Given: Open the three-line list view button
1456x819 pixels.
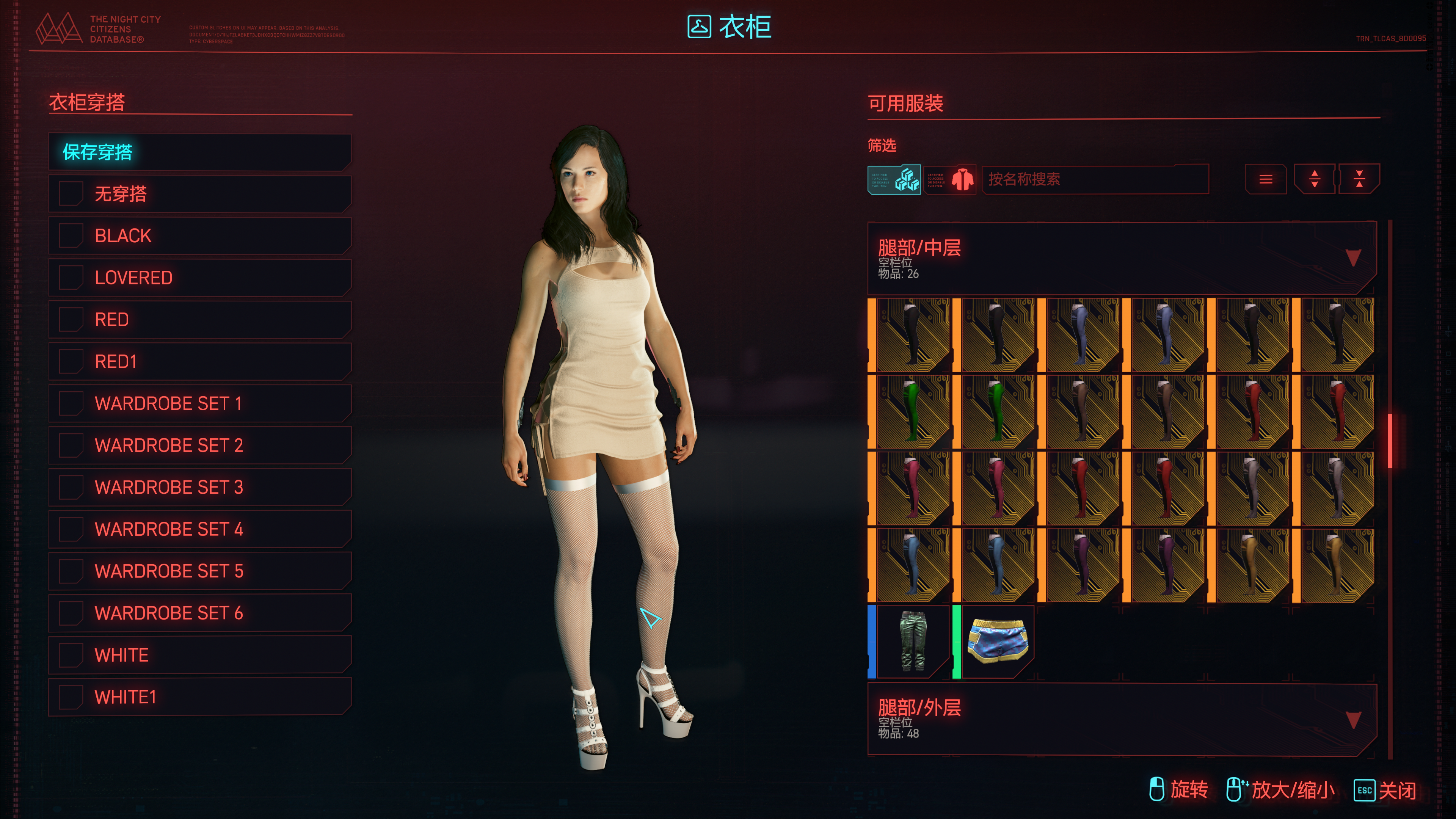Looking at the screenshot, I should point(1266,180).
